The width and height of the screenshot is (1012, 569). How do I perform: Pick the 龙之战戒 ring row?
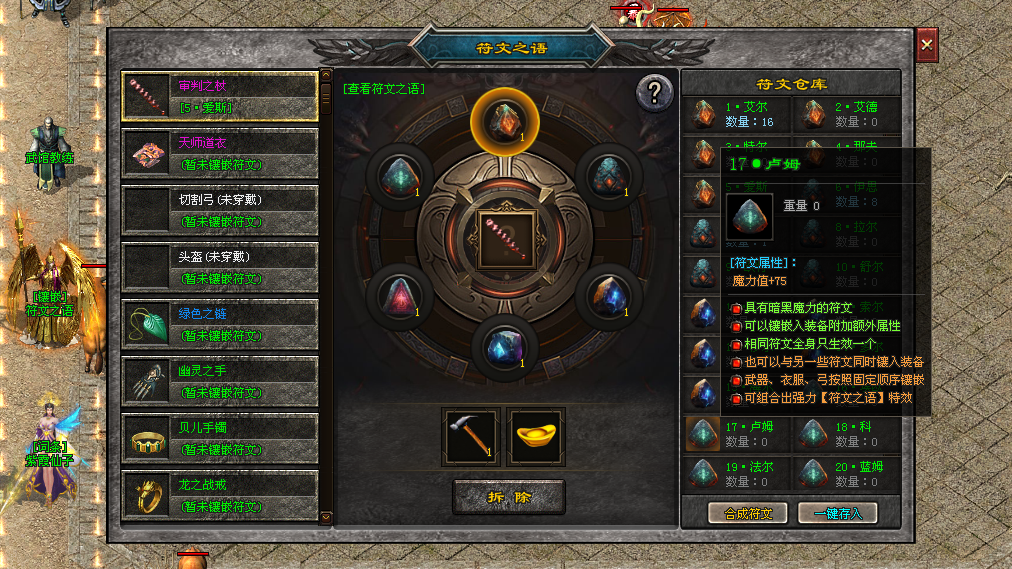coord(220,494)
